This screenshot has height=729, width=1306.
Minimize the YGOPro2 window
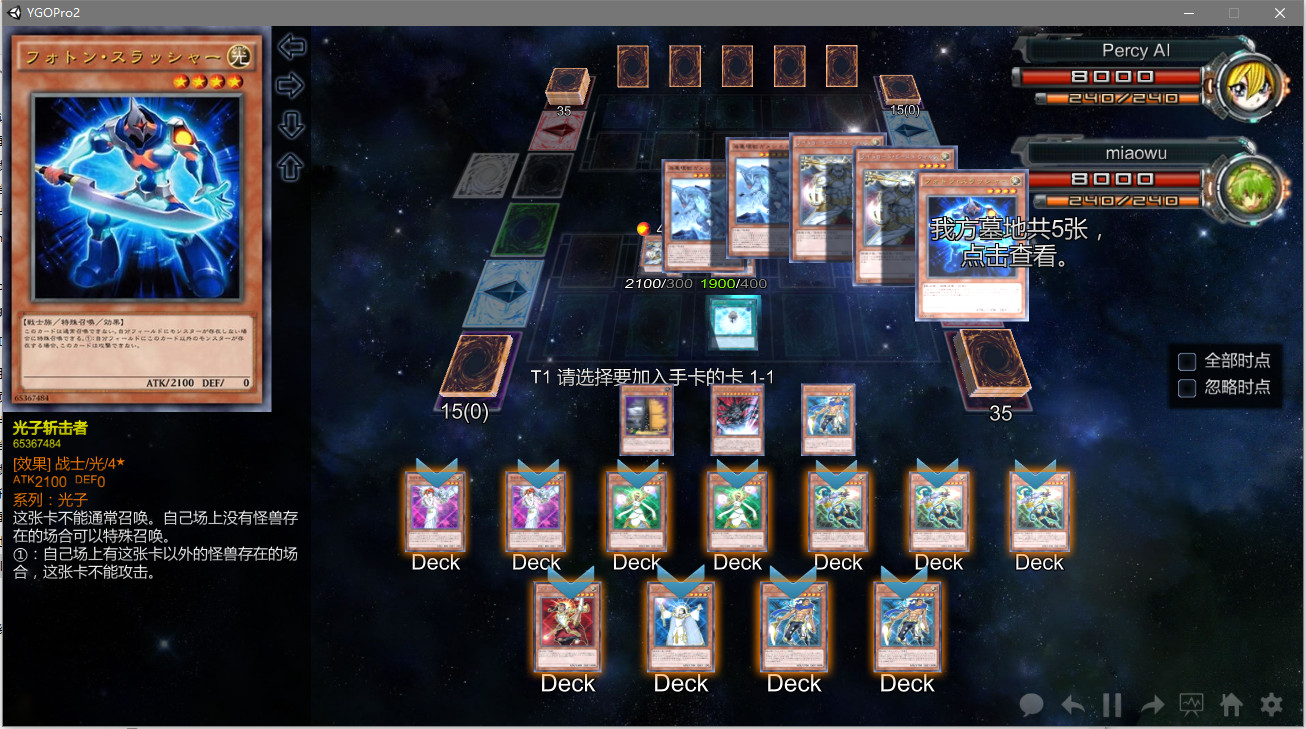1189,13
